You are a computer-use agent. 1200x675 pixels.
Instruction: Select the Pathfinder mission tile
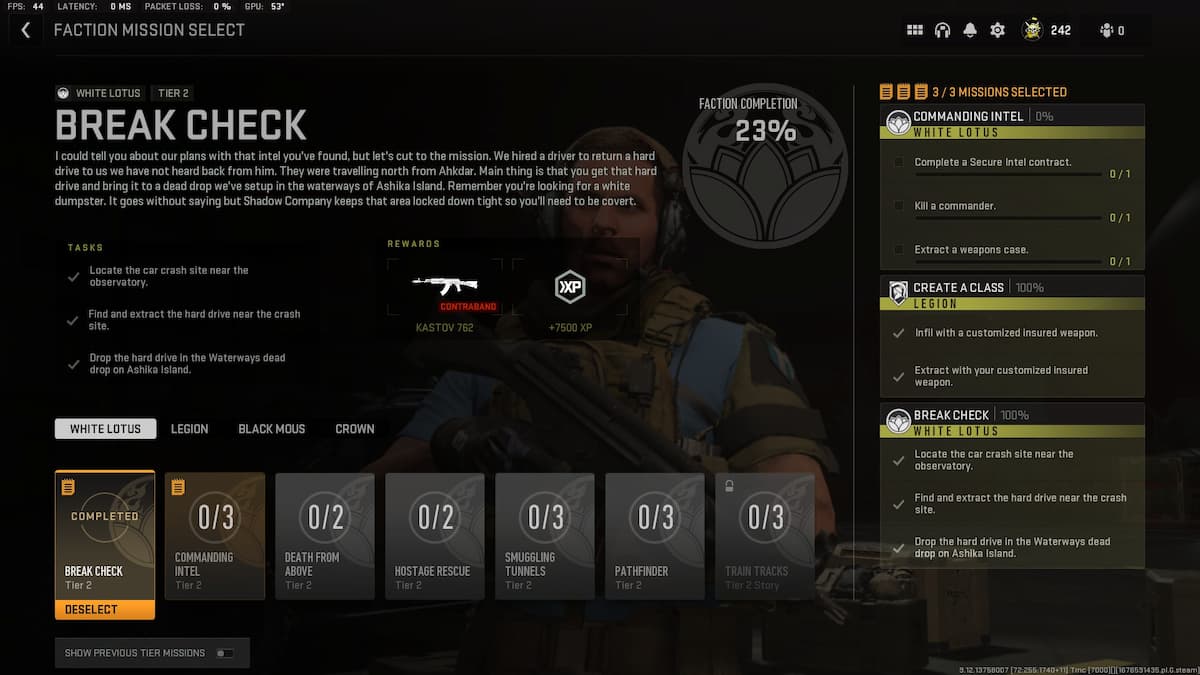pos(655,535)
